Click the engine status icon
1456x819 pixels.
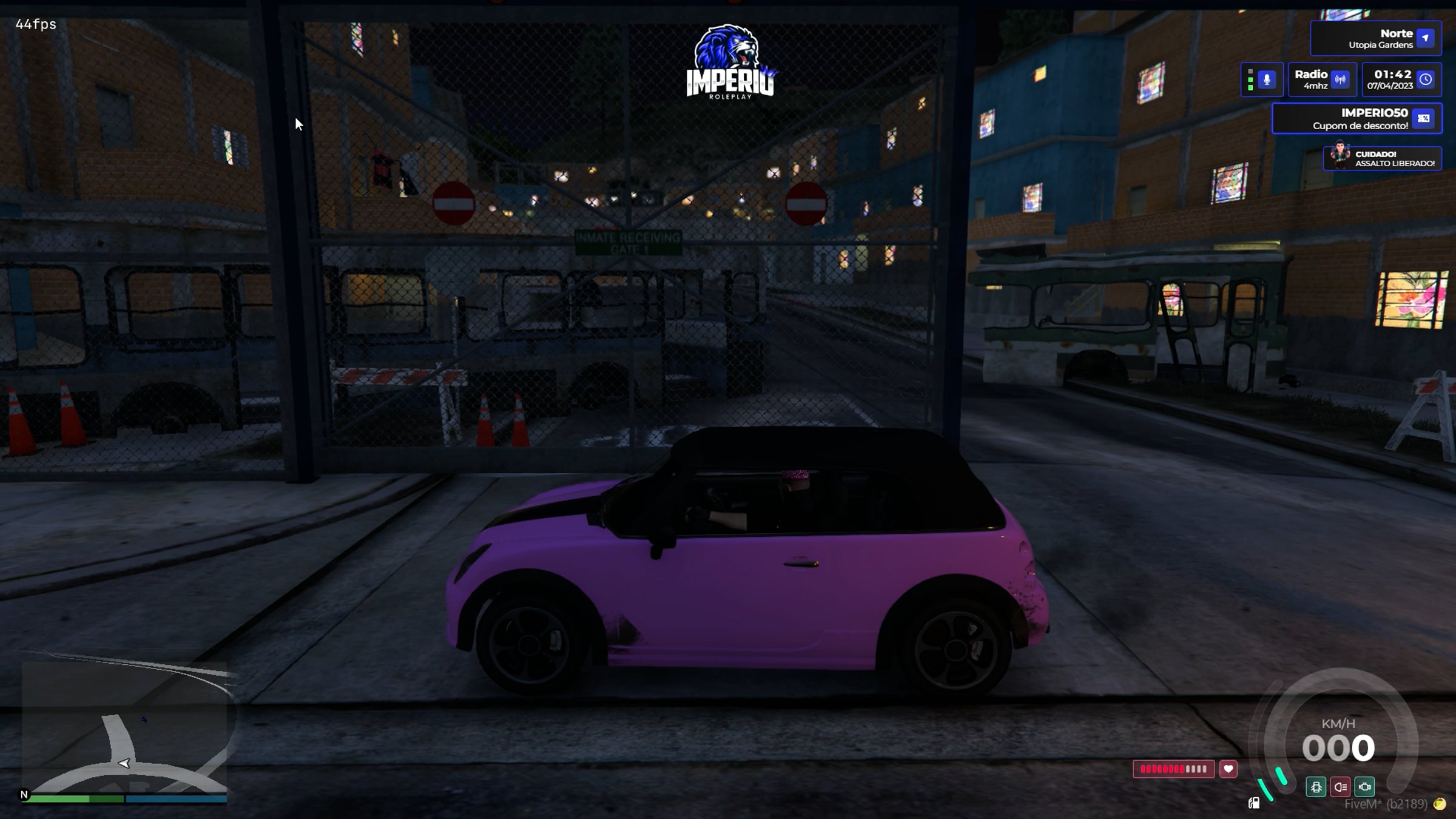1364,787
